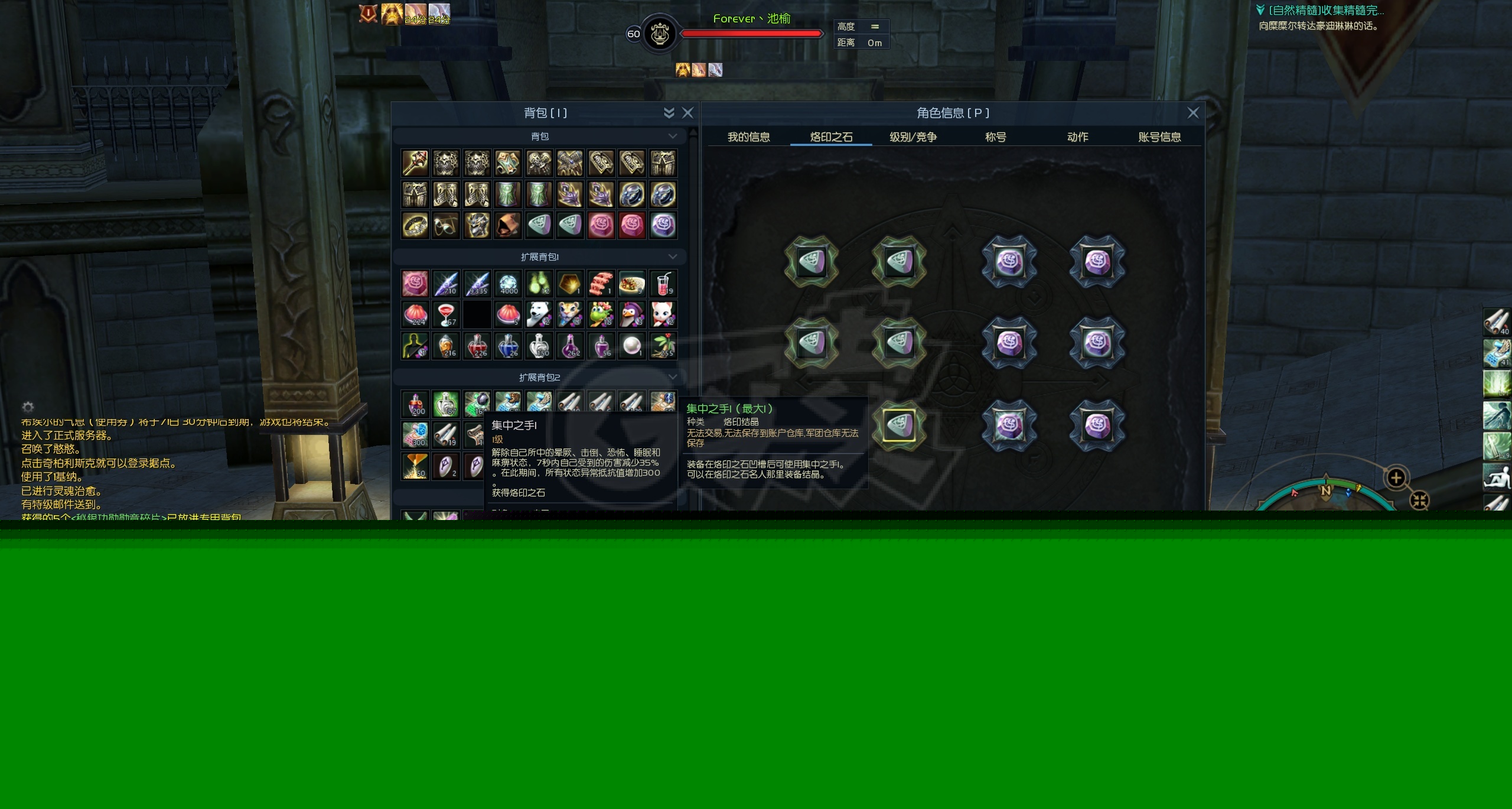
Task: Select the highlighted yellow-framed stigma slot
Action: click(x=899, y=425)
